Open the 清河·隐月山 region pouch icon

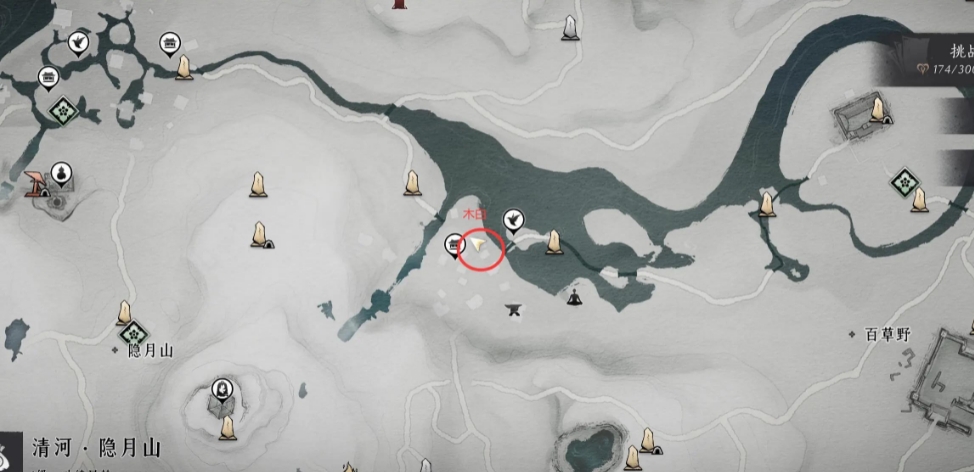click(8, 450)
